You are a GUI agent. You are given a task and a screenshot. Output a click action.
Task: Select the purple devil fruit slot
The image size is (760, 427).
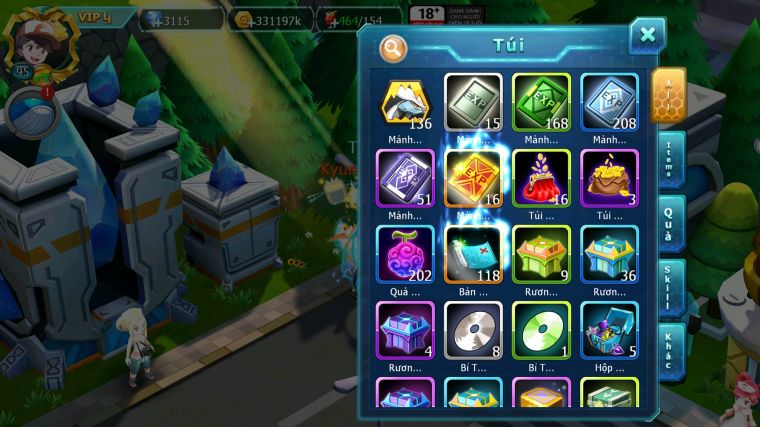pyautogui.click(x=405, y=254)
